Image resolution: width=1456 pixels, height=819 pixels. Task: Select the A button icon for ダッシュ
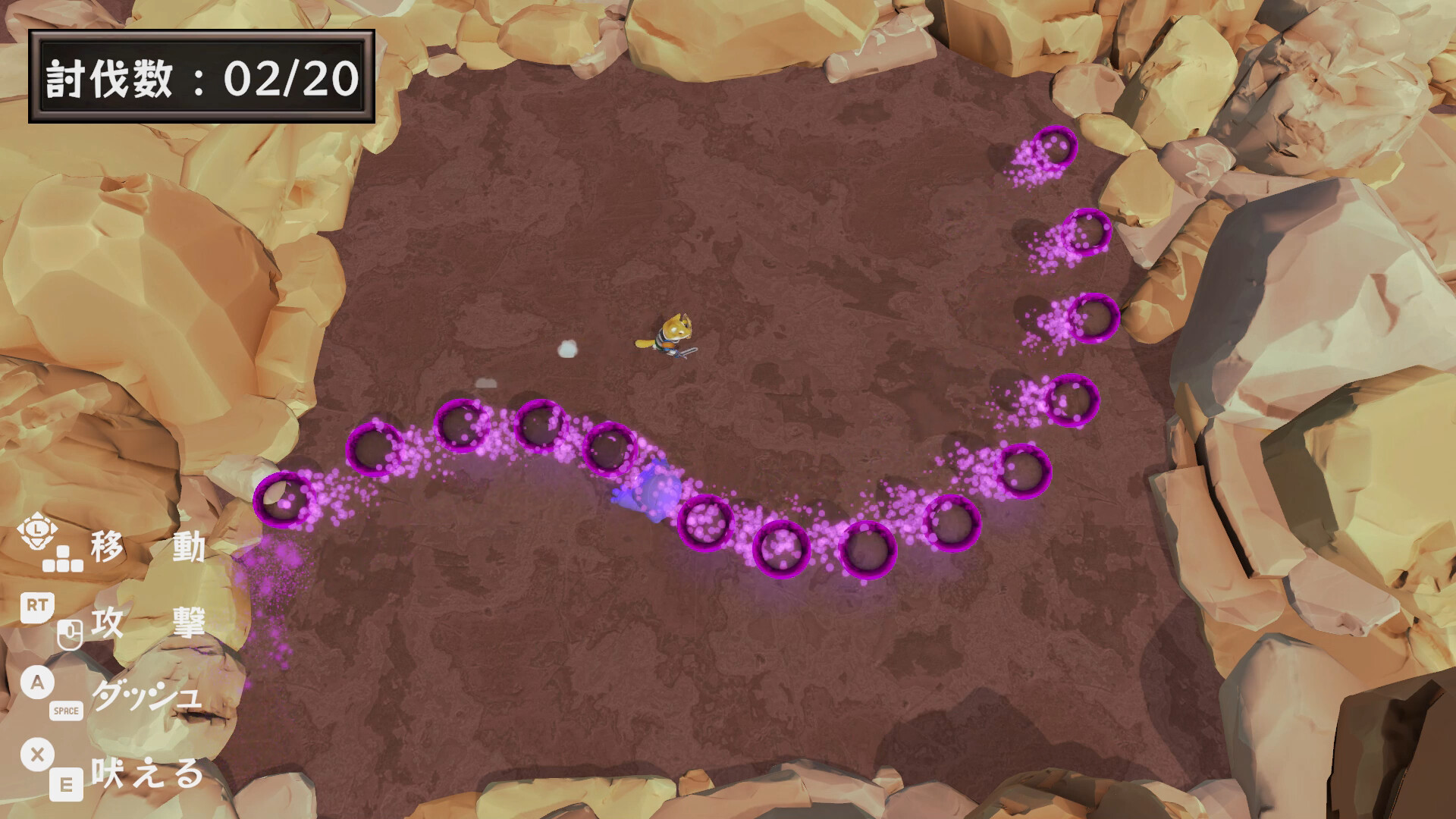(x=36, y=682)
